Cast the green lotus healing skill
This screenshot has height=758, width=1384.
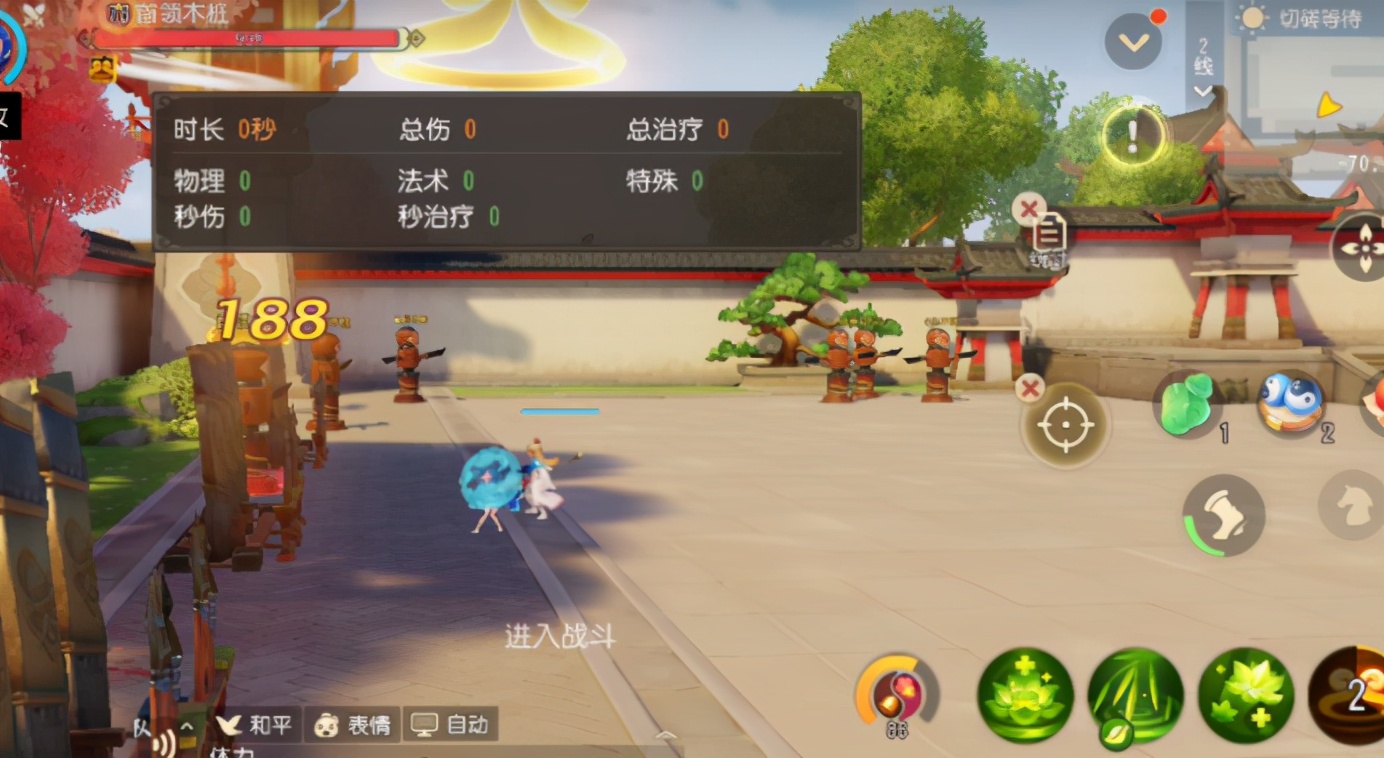click(x=1025, y=696)
